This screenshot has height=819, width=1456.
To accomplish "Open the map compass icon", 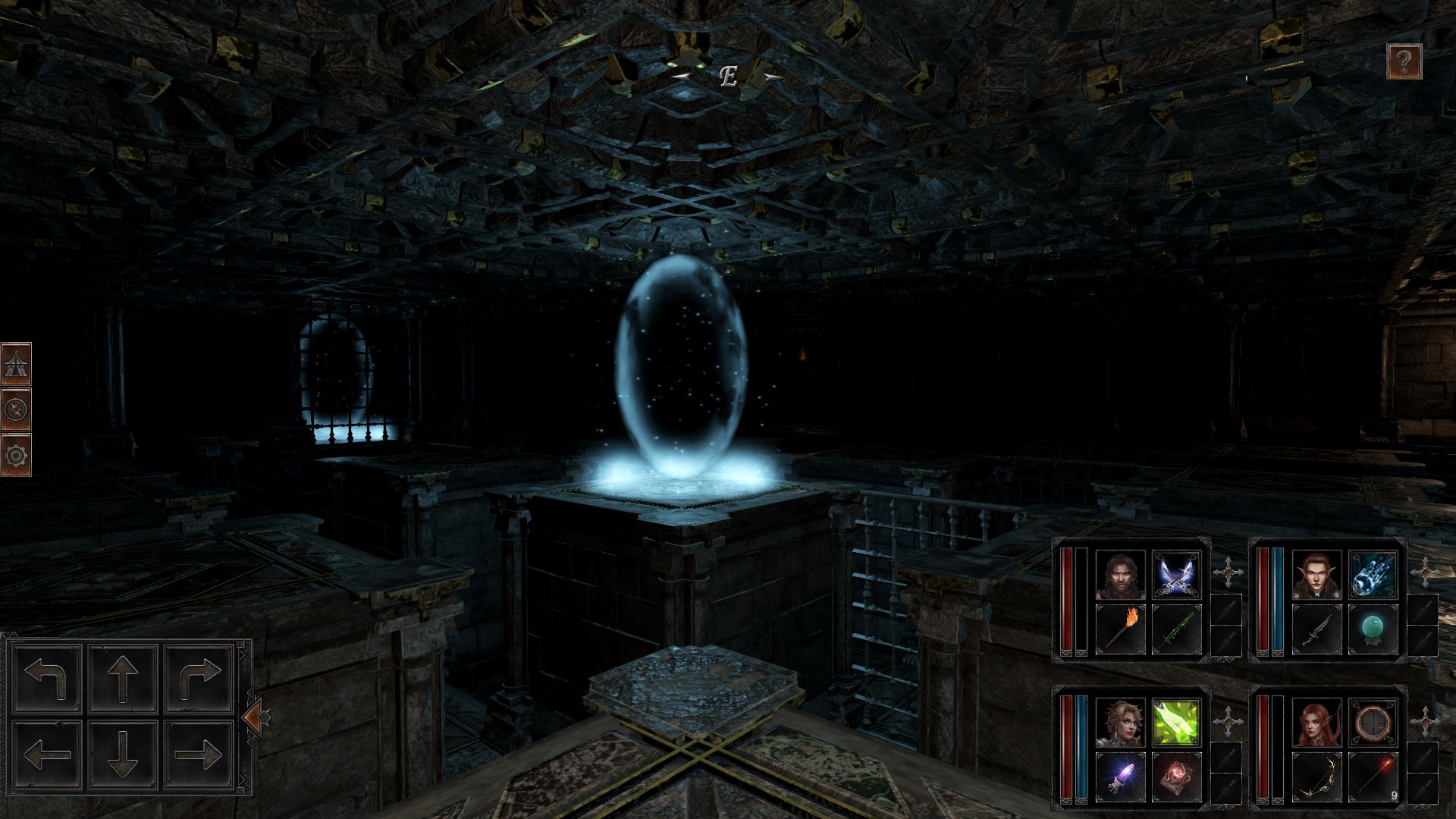I will pos(17,407).
